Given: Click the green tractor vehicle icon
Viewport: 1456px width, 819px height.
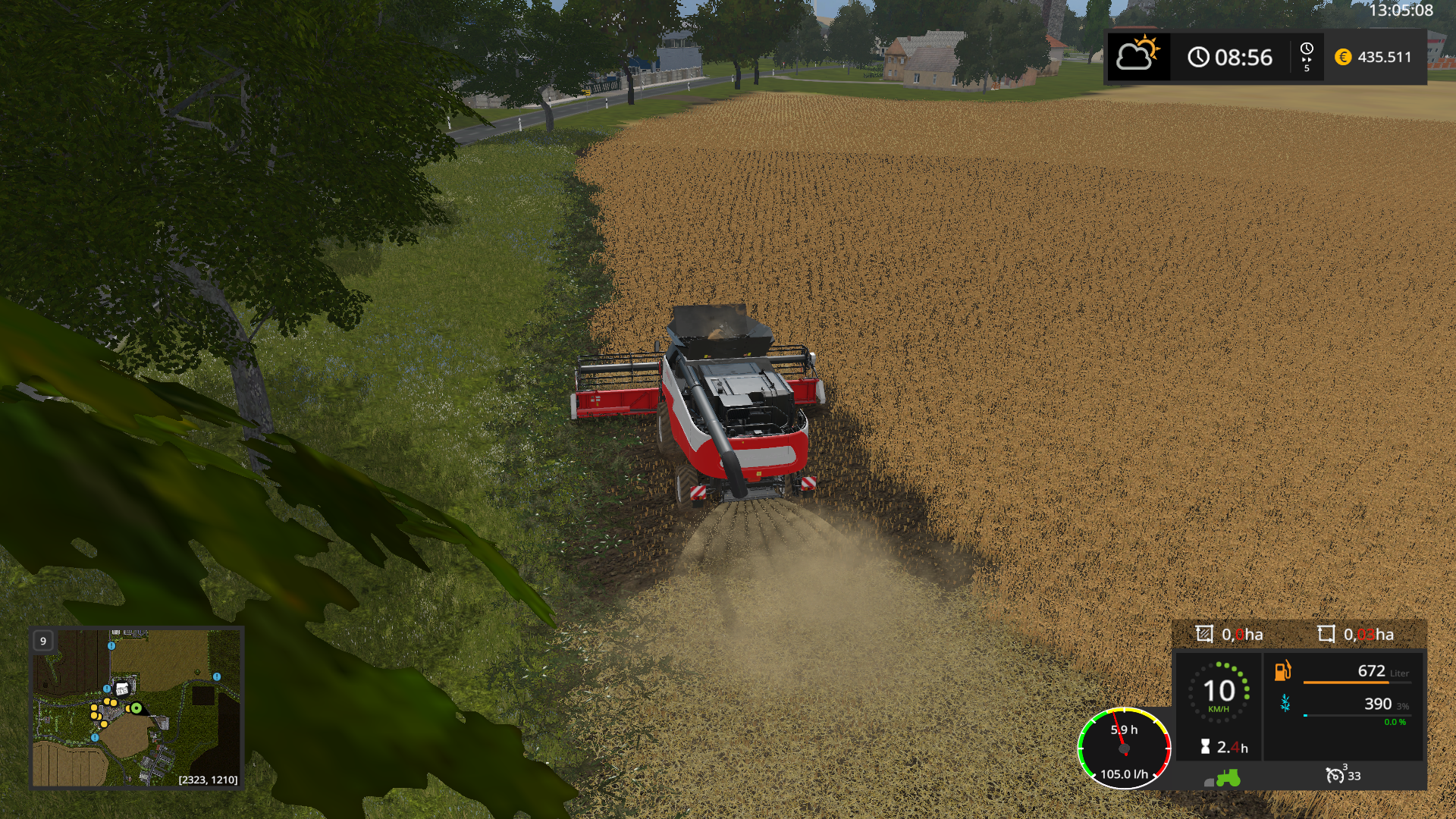Looking at the screenshot, I should click(1227, 778).
